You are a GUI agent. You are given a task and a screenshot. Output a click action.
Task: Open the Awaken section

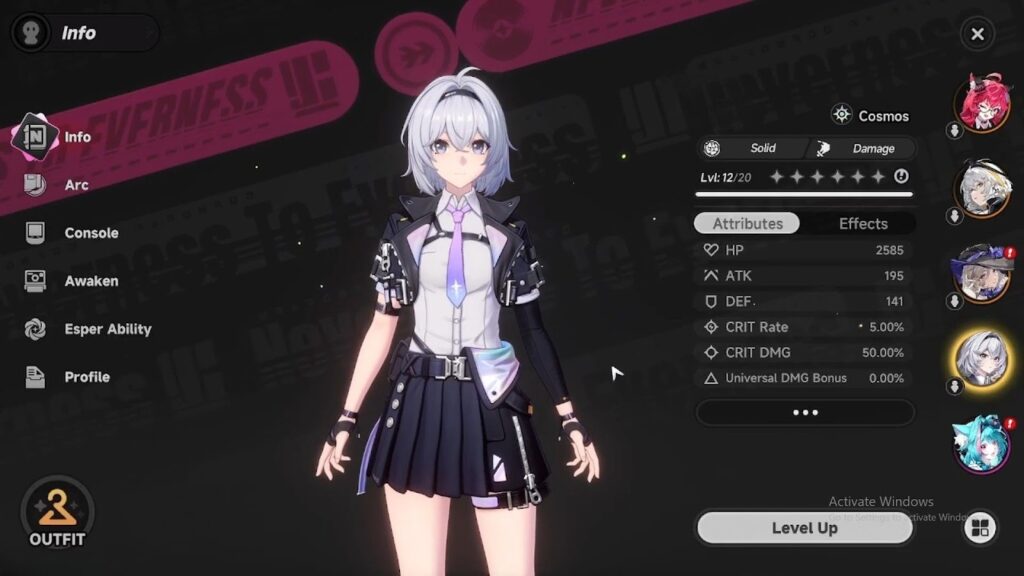click(x=91, y=281)
